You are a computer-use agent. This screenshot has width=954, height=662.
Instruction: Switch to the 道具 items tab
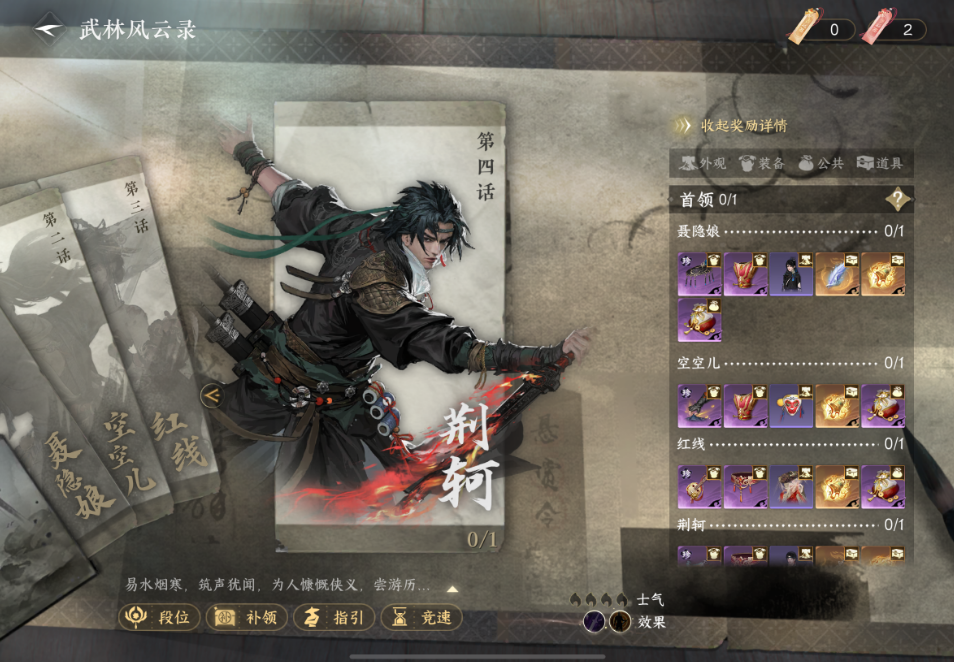coord(879,163)
